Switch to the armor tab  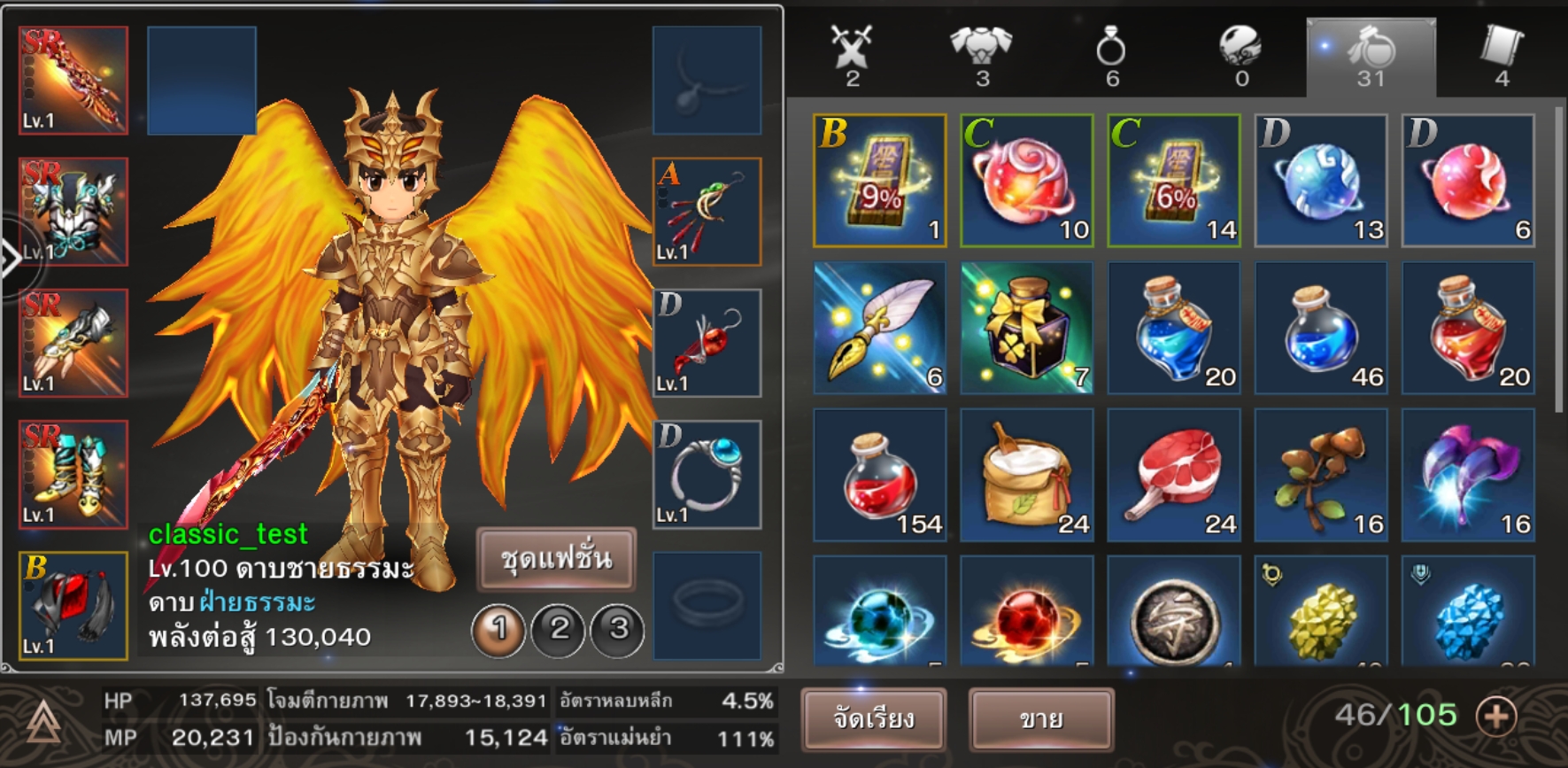[981, 55]
